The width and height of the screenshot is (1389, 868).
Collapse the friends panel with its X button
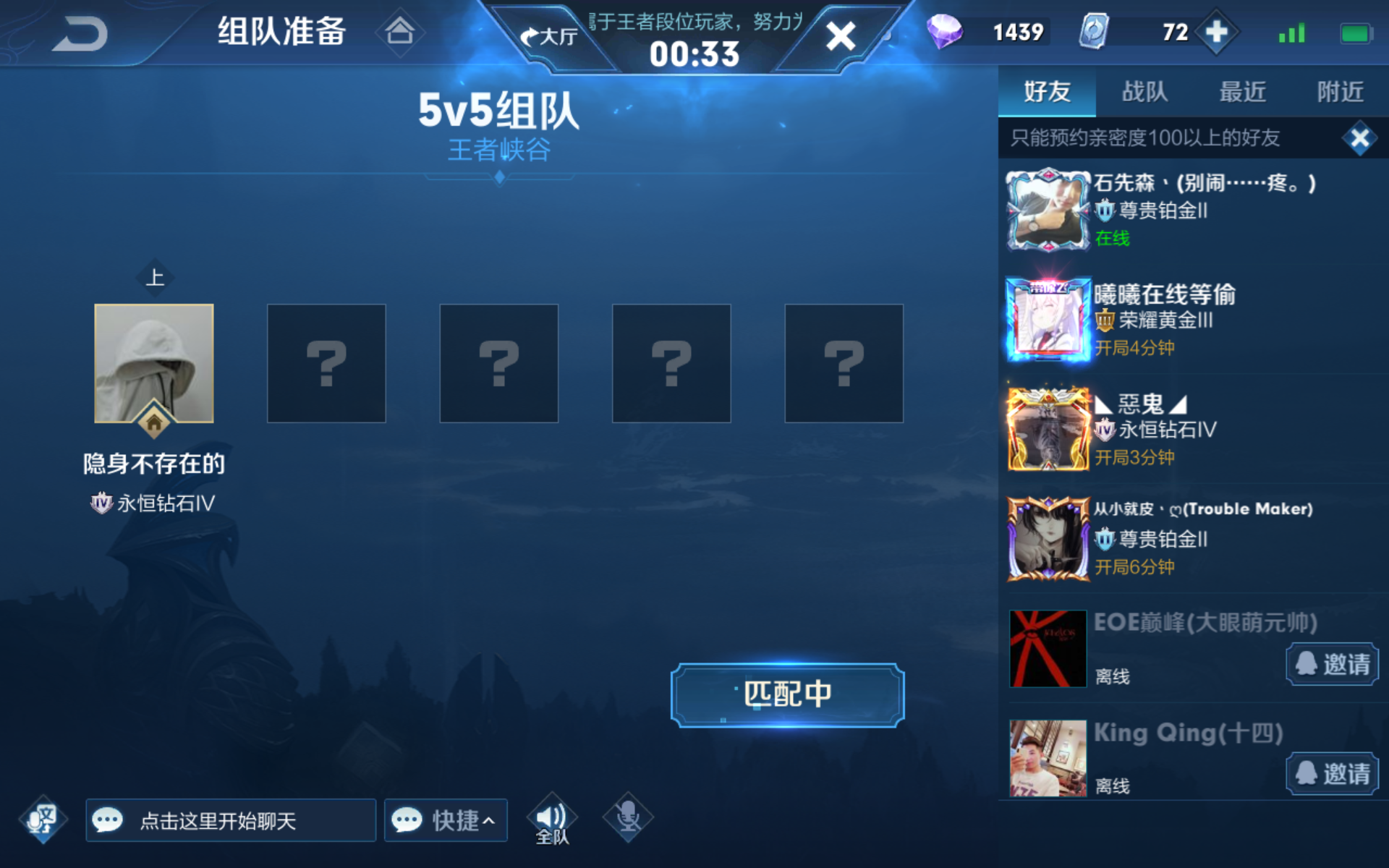[x=1361, y=138]
